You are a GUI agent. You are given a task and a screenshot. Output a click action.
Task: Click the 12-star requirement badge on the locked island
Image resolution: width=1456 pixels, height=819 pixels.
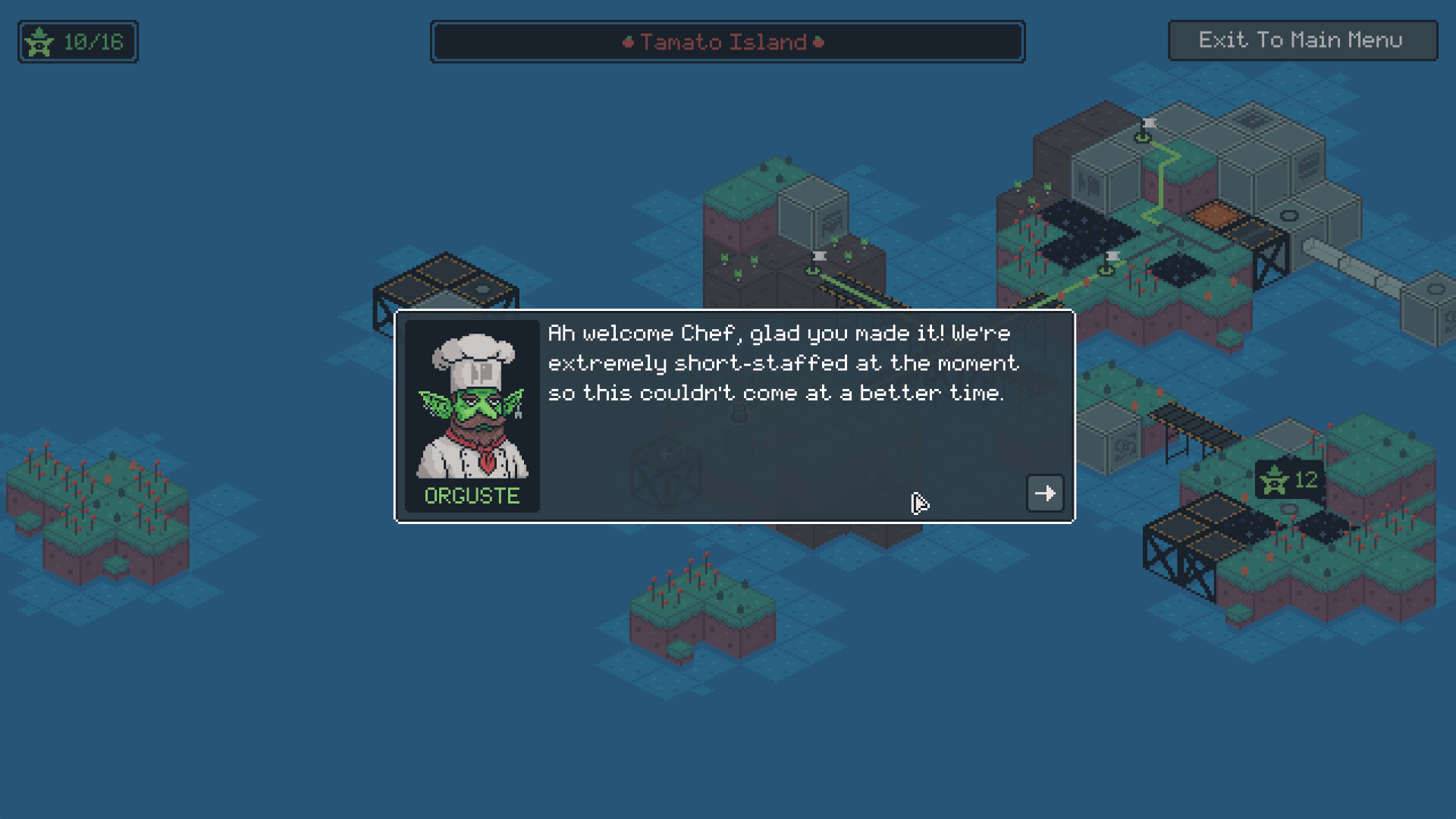pos(1289,480)
